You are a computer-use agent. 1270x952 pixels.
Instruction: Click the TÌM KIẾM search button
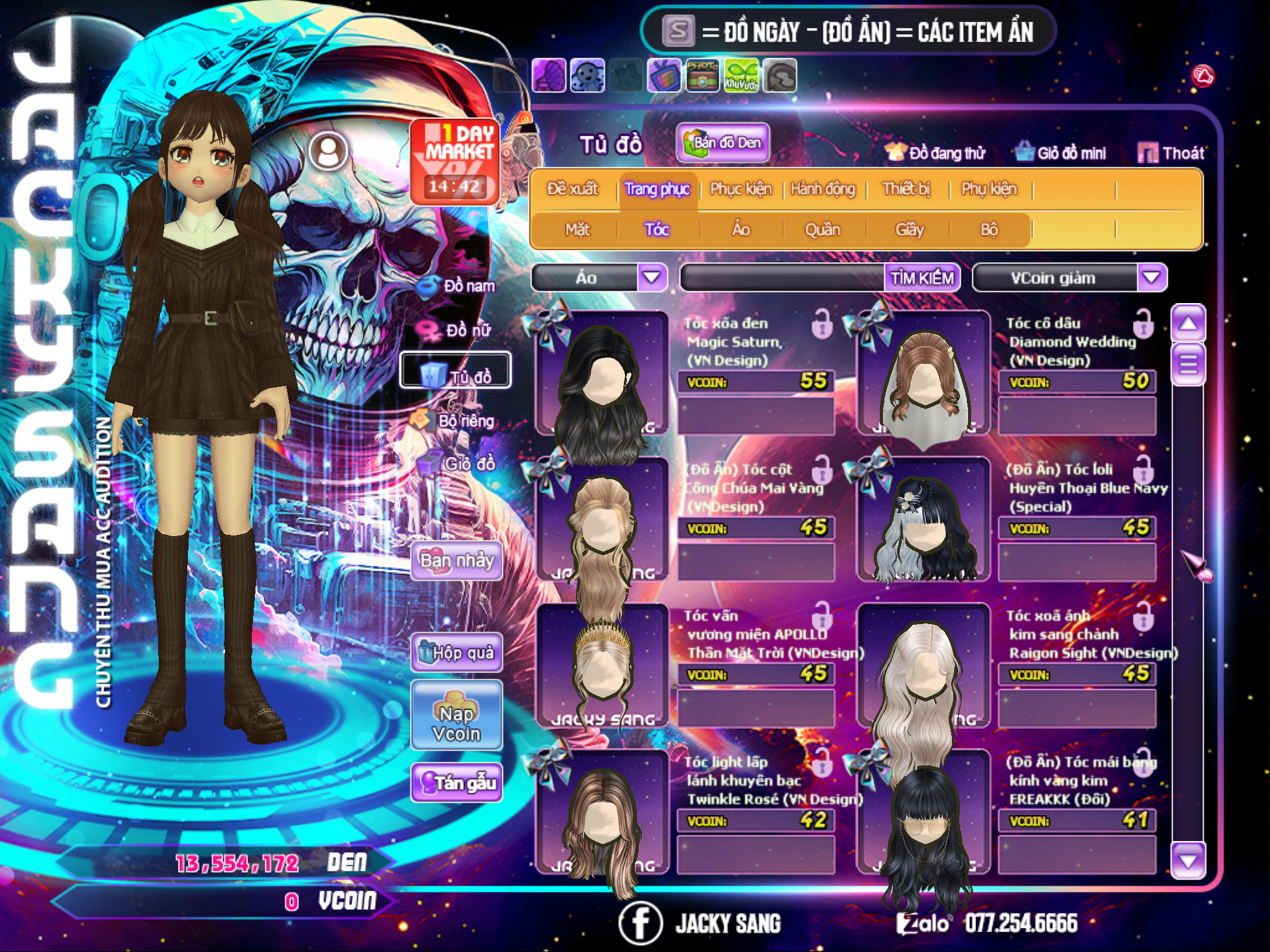pos(921,278)
